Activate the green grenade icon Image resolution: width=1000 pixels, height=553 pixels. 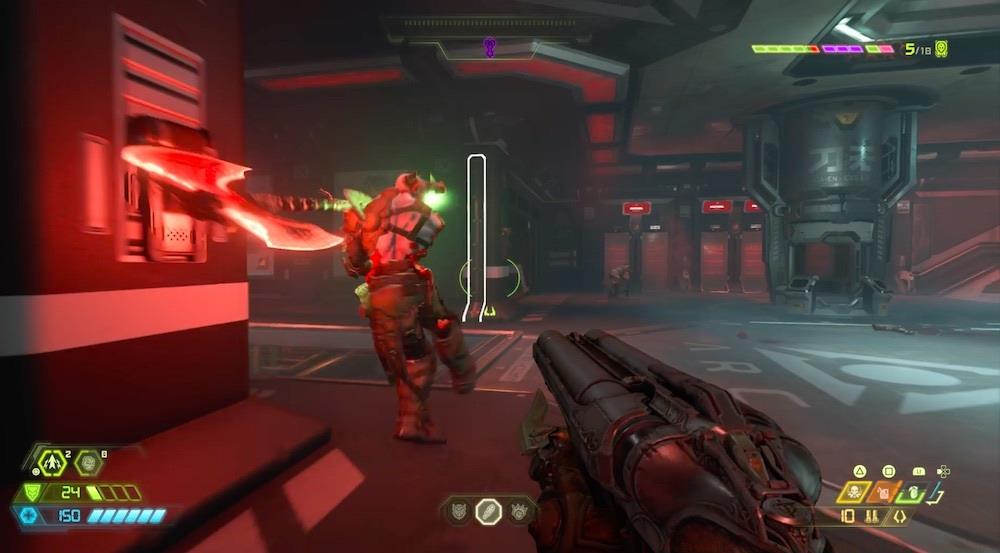[914, 492]
